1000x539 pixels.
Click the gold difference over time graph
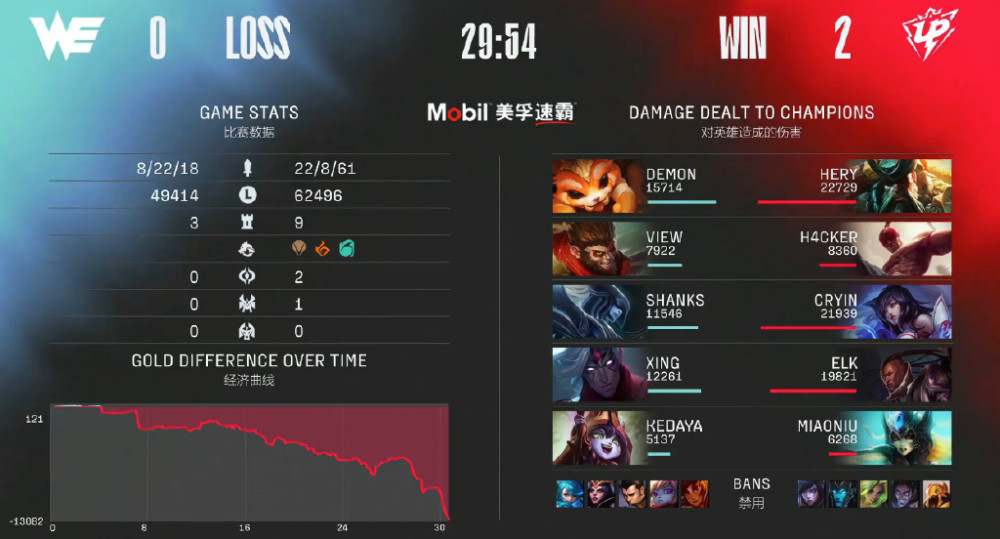pos(250,462)
